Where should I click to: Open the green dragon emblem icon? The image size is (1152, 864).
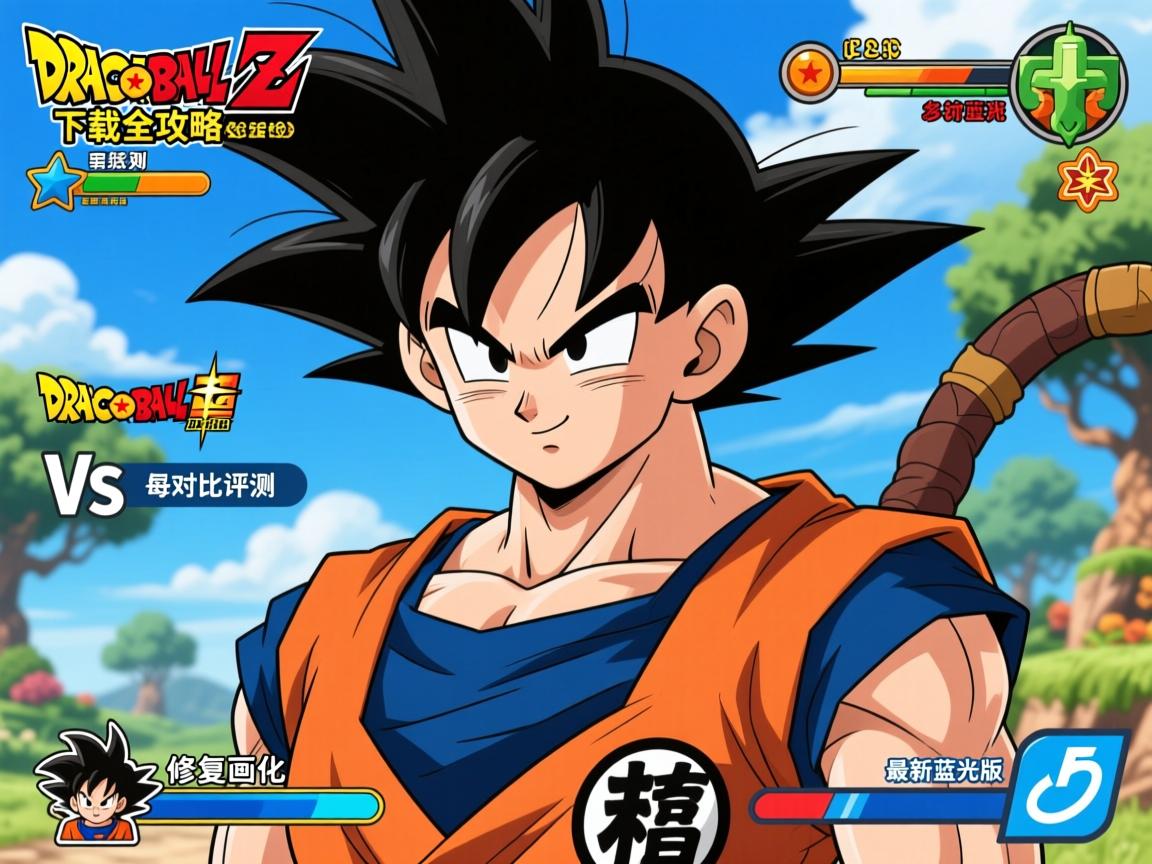click(x=1068, y=84)
